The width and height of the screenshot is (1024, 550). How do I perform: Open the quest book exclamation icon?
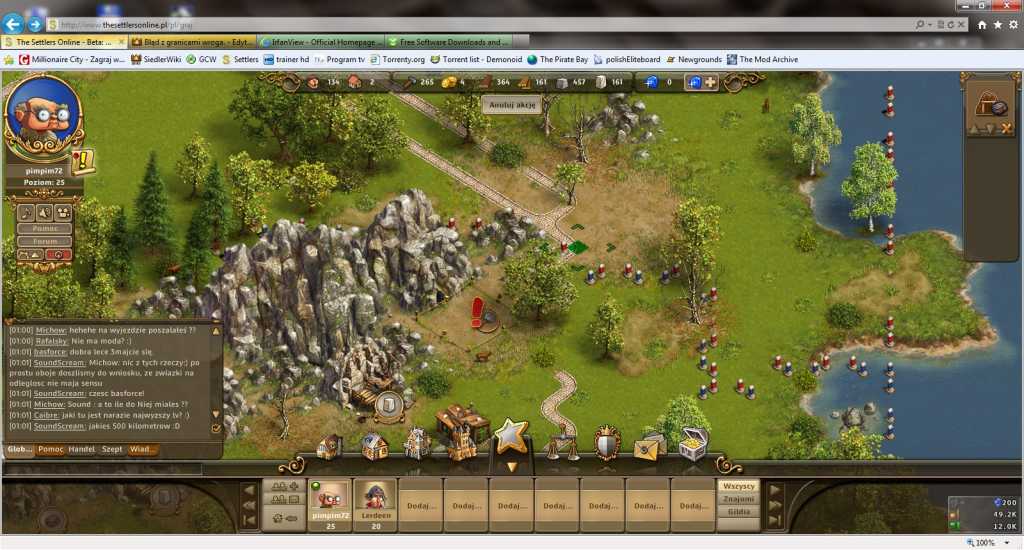82,161
